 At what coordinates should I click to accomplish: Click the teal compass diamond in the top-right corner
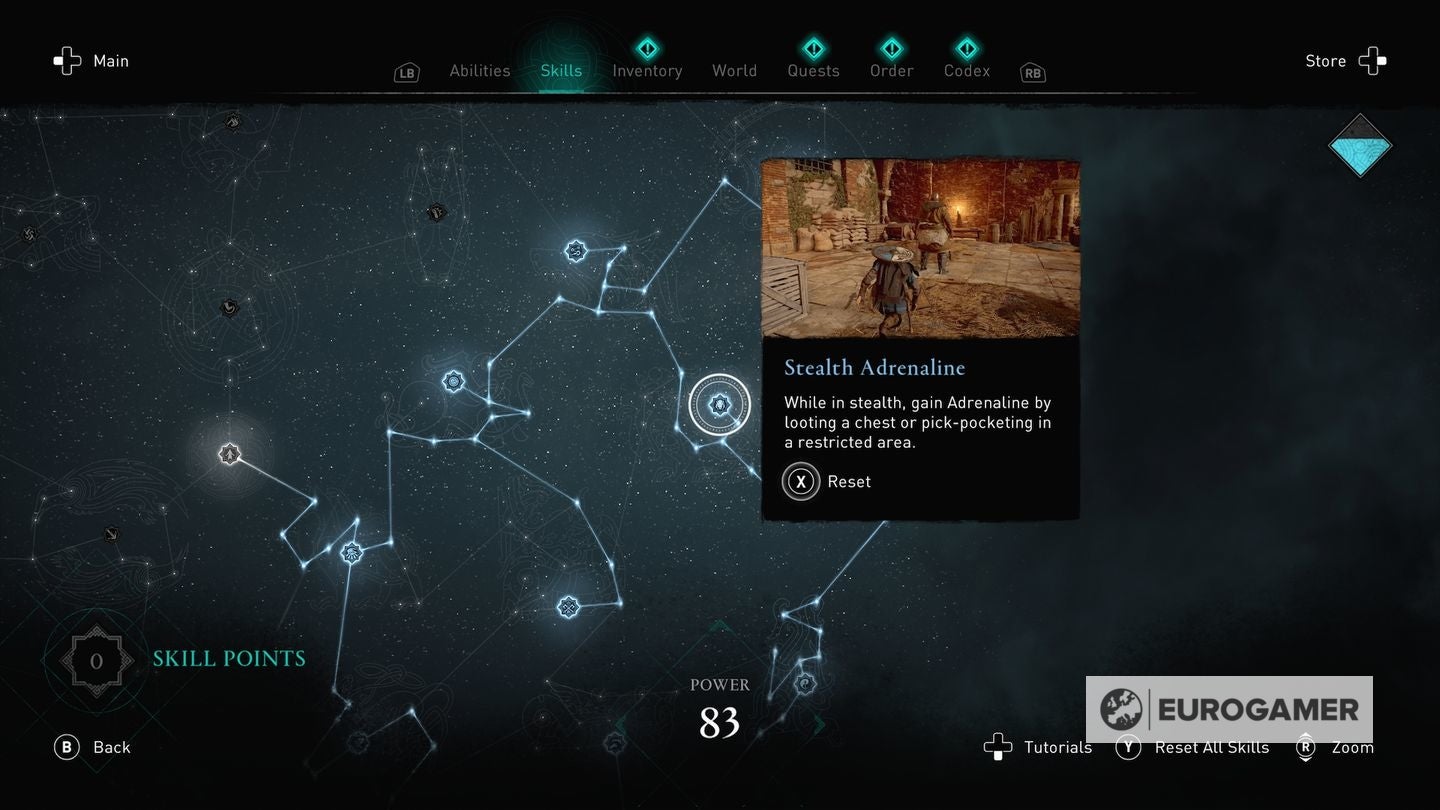point(1360,146)
